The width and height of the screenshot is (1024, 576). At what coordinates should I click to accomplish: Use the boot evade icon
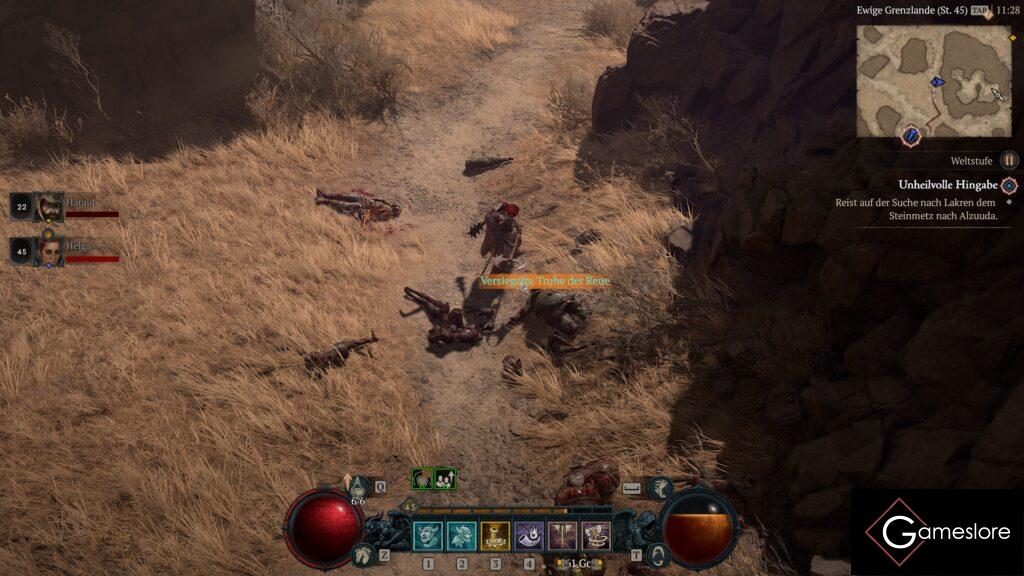pos(659,488)
